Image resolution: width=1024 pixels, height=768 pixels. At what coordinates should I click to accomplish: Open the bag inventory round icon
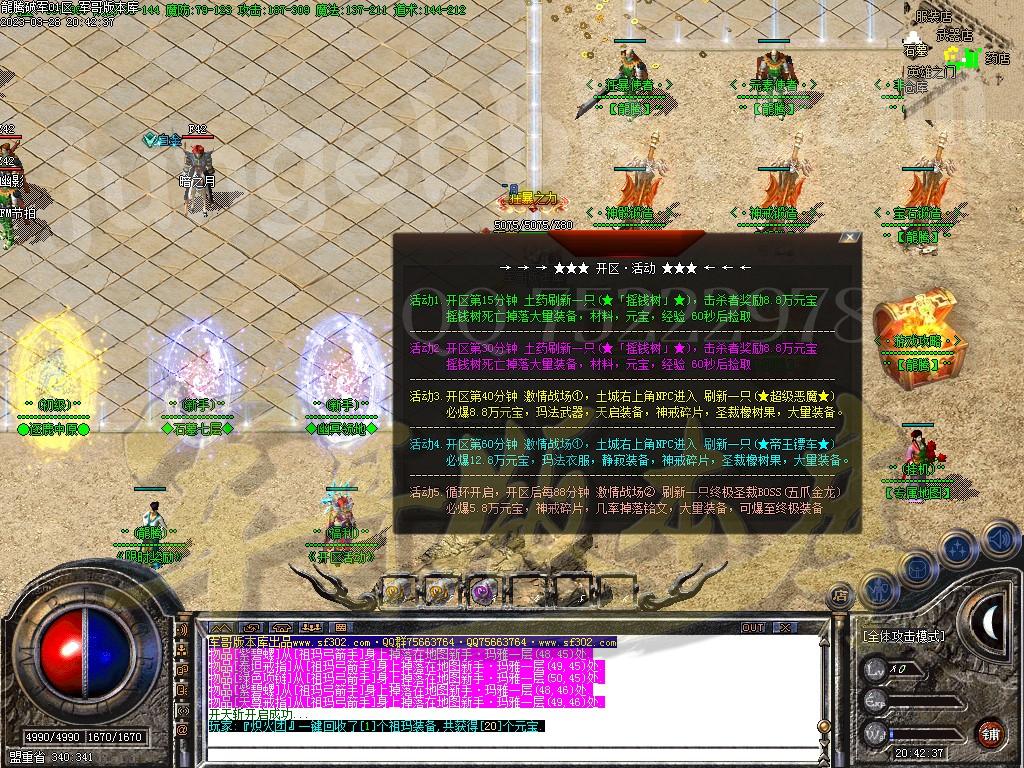(x=917, y=567)
